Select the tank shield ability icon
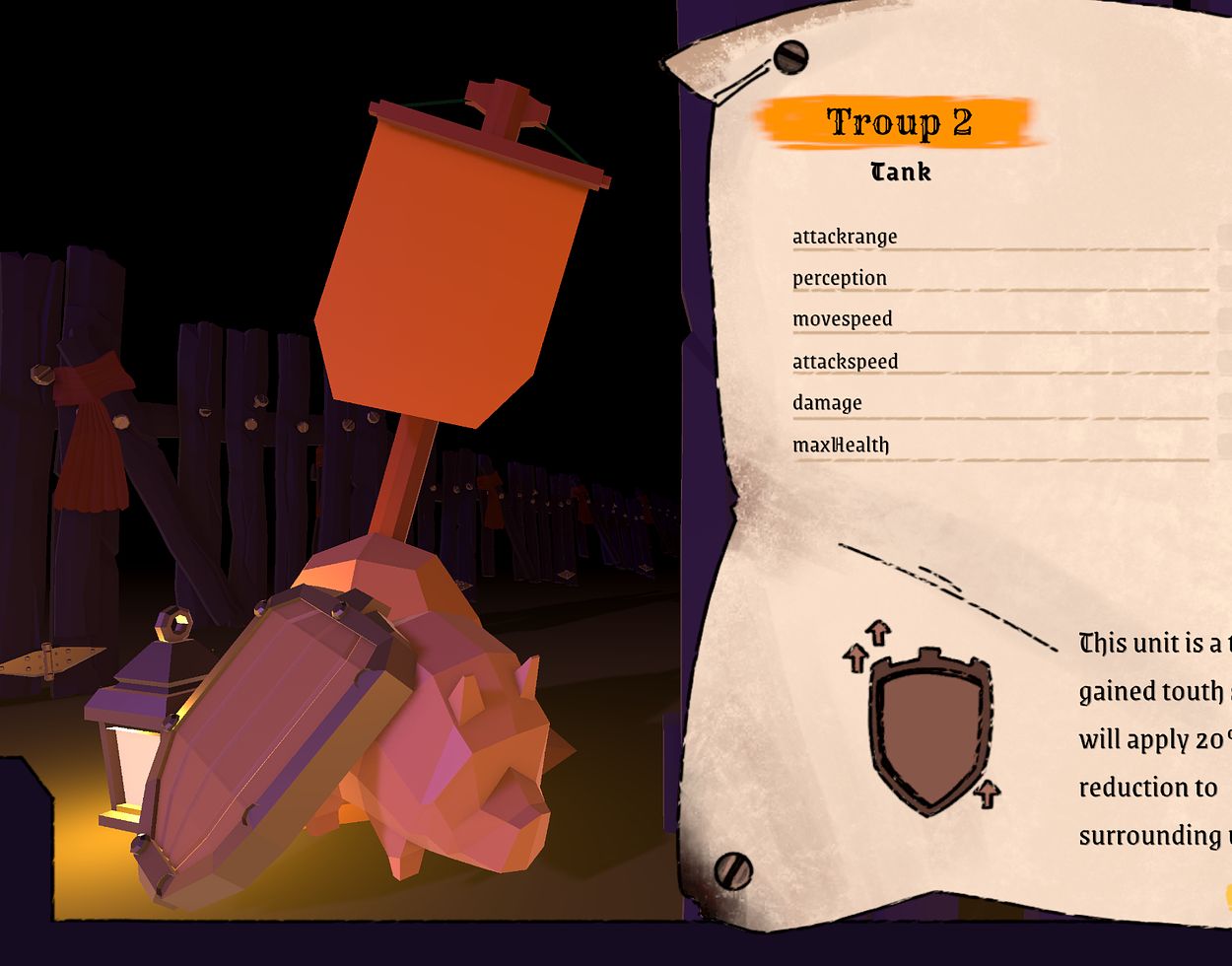This screenshot has width=1232, height=966. click(928, 726)
